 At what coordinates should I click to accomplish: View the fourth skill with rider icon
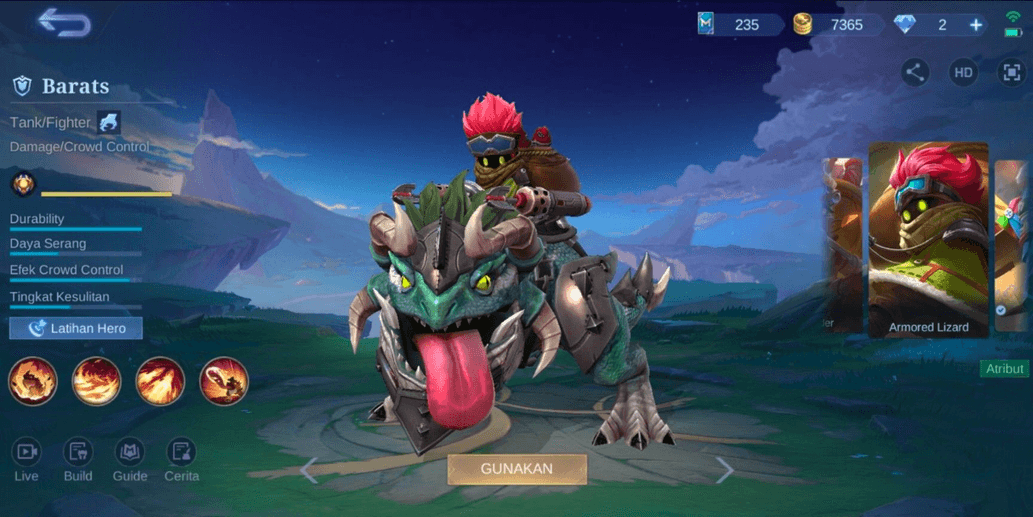point(224,381)
